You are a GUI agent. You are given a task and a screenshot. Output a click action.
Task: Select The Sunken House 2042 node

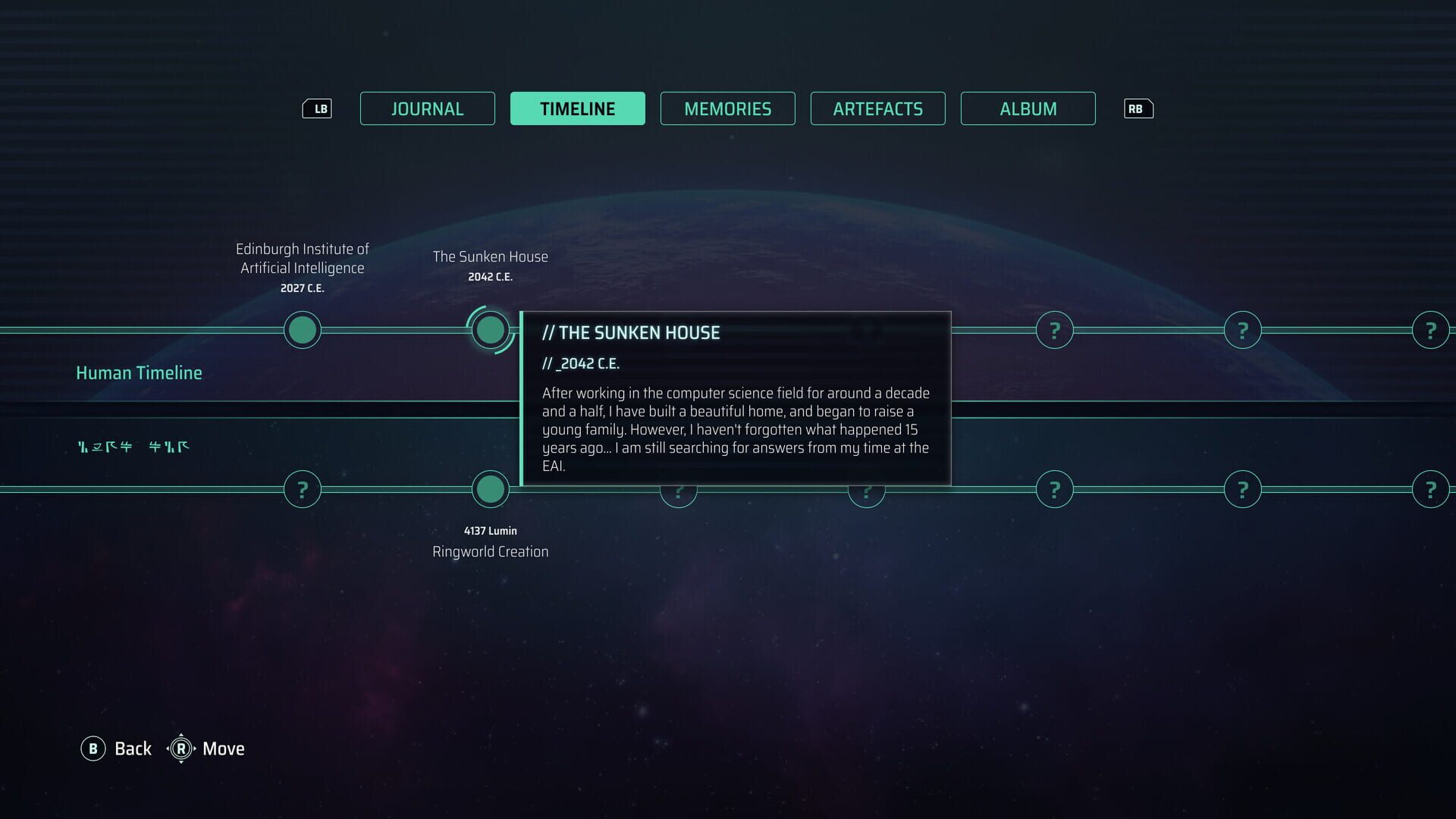[490, 330]
